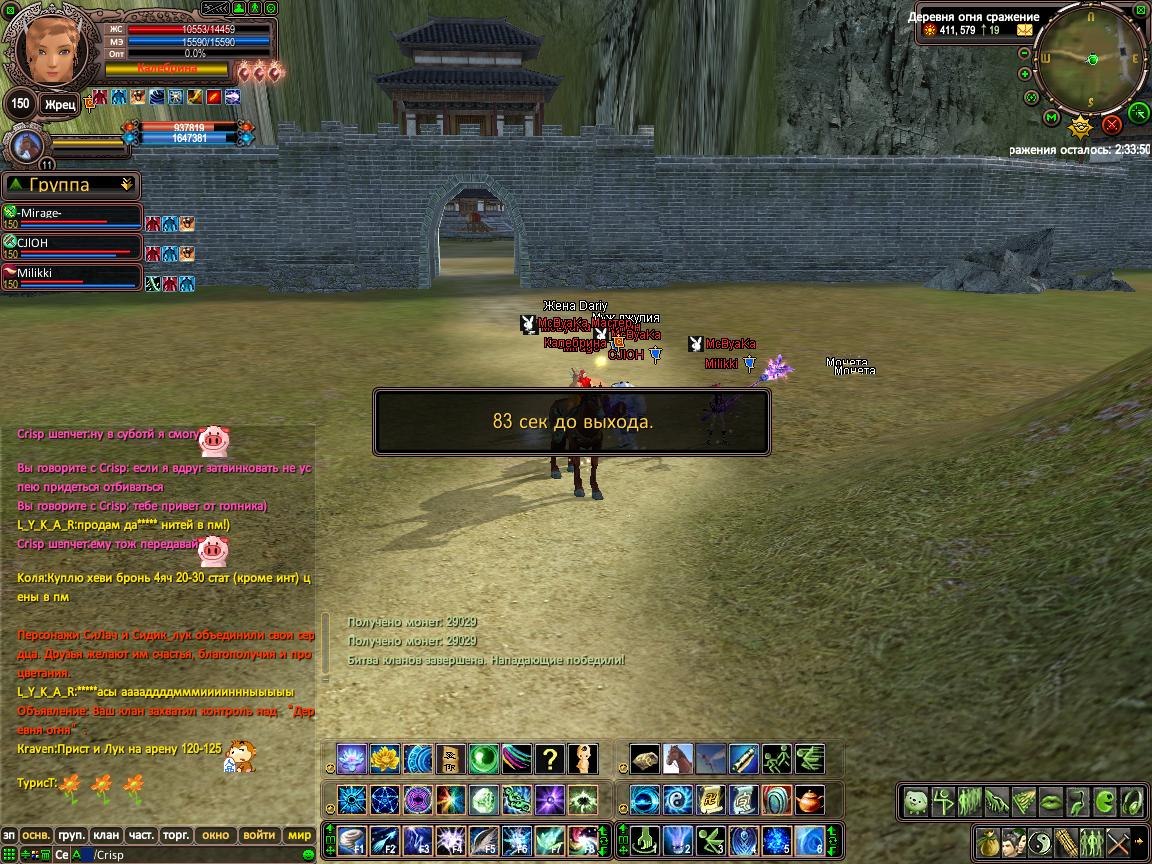Use the teapot item slot

(x=810, y=800)
